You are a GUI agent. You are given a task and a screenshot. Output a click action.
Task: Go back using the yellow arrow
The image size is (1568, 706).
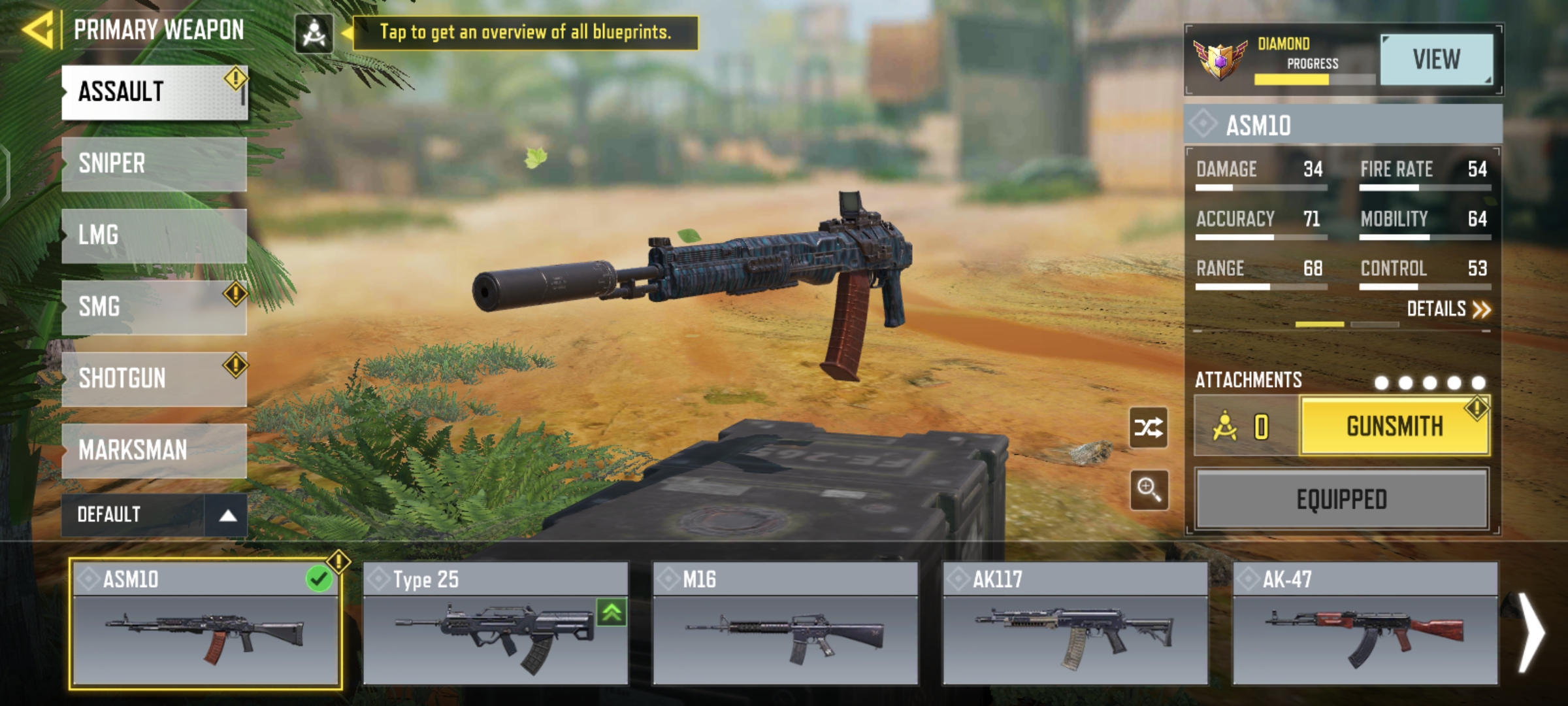pyautogui.click(x=38, y=30)
